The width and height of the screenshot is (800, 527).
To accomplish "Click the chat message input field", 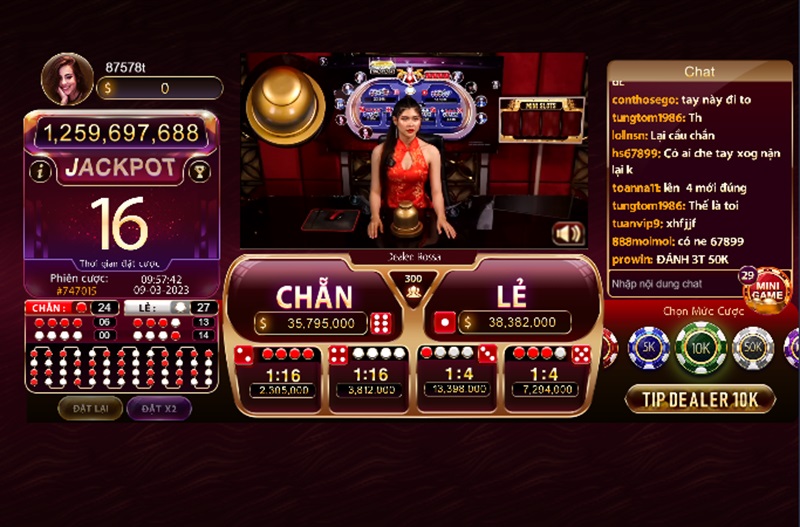I will point(672,284).
